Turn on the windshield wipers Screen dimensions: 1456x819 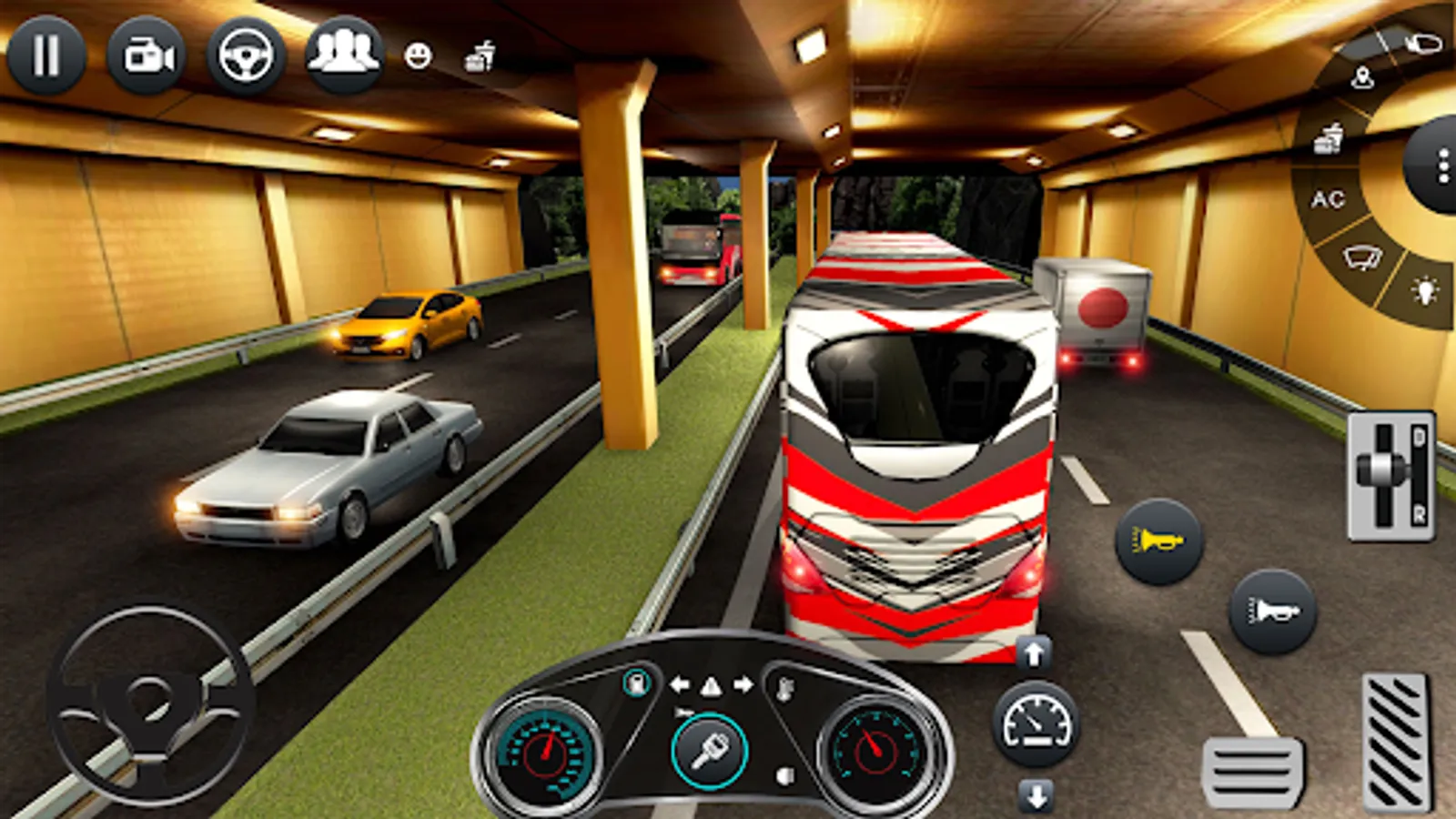1362,258
